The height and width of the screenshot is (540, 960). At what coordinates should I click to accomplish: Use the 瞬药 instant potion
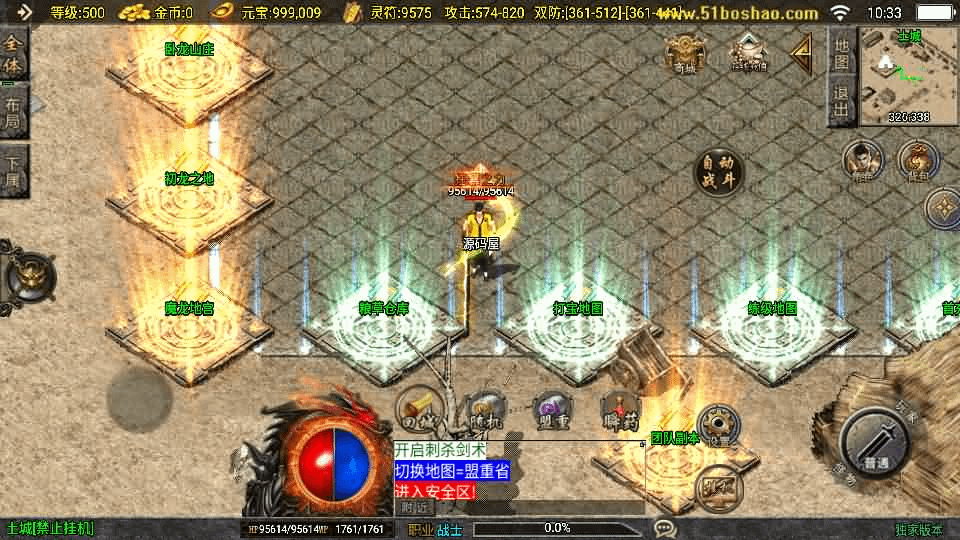pos(621,411)
